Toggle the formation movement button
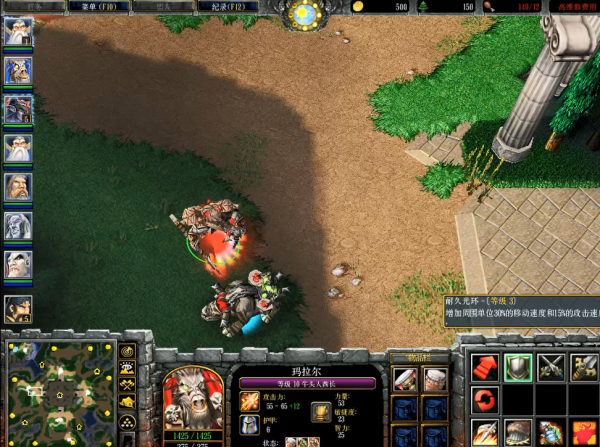The height and width of the screenshot is (447, 600). pos(127,423)
